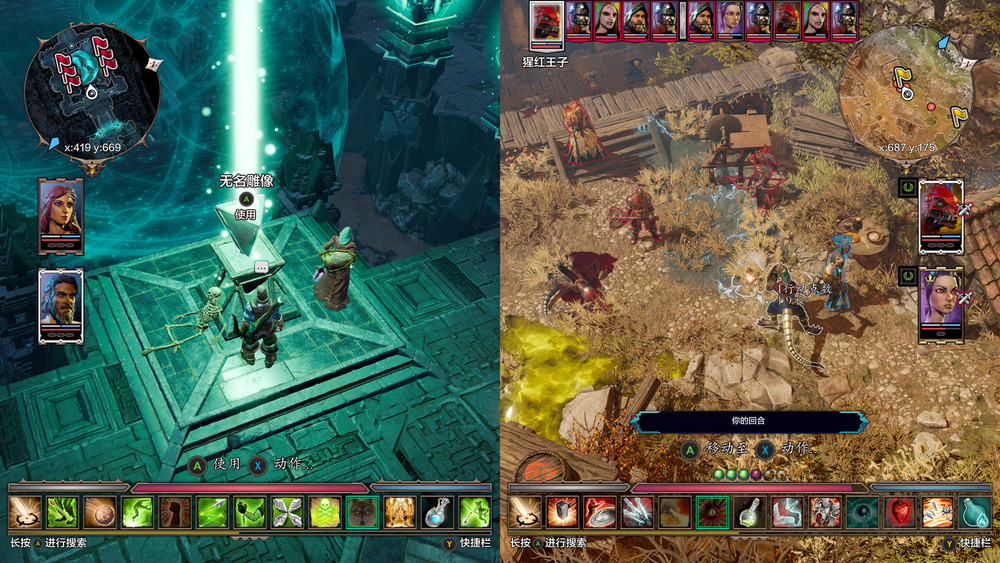Activate the hammer strike skill
The height and width of the screenshot is (563, 1000).
pyautogui.click(x=563, y=512)
